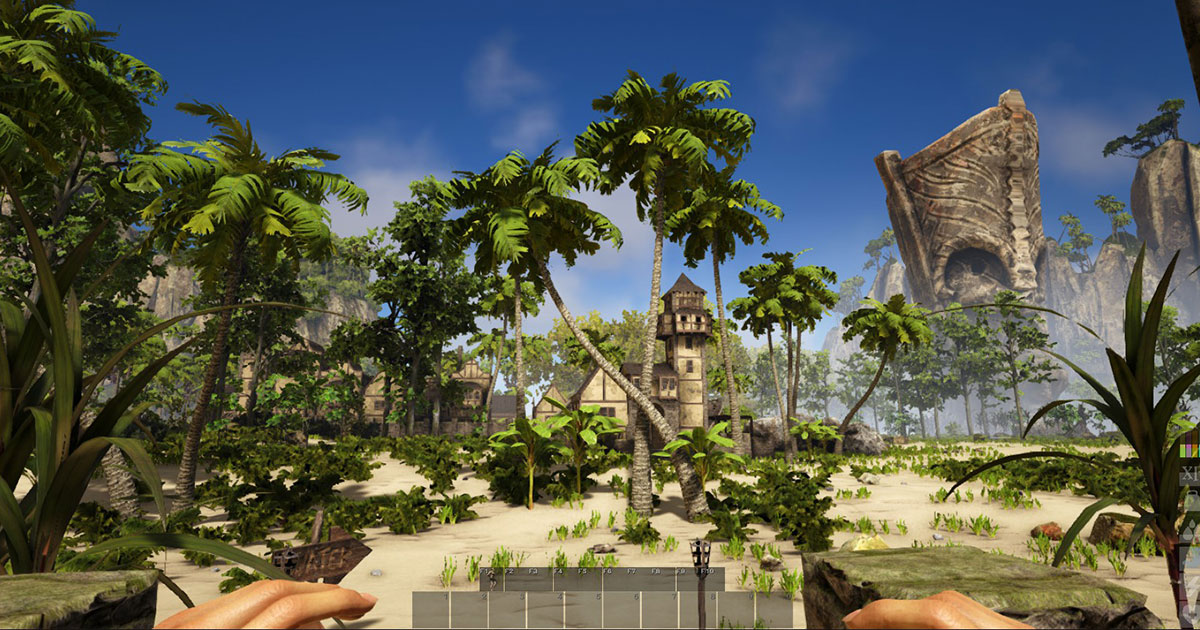Choose hotbar slot numbered 3
This screenshot has width=1200, height=630.
(508, 609)
